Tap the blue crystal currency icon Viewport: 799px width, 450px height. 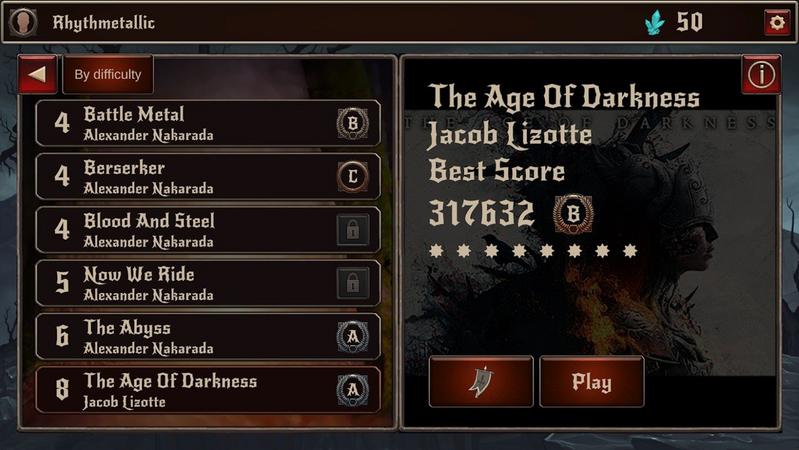pos(654,22)
